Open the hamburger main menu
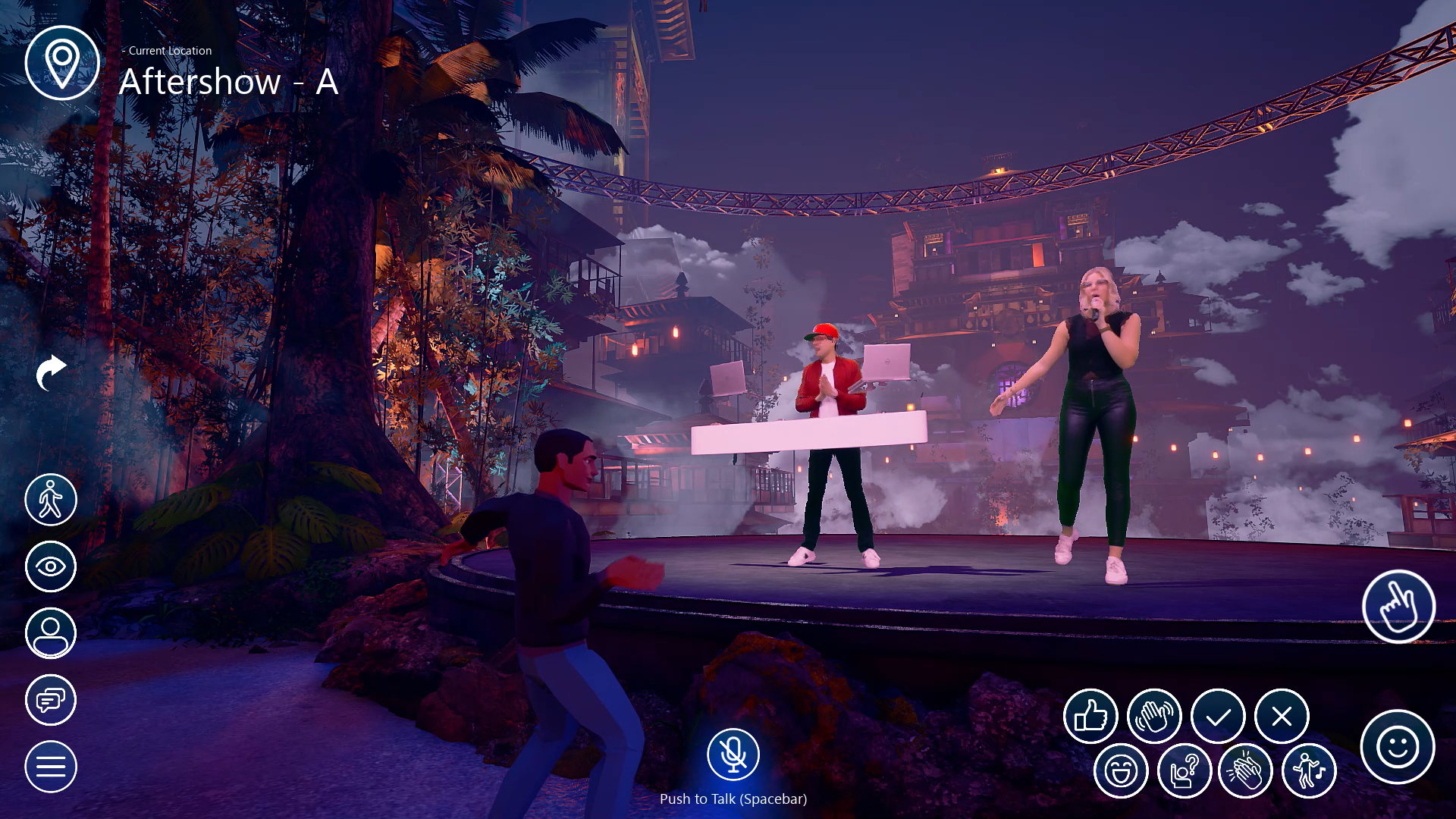The height and width of the screenshot is (819, 1456). [51, 767]
